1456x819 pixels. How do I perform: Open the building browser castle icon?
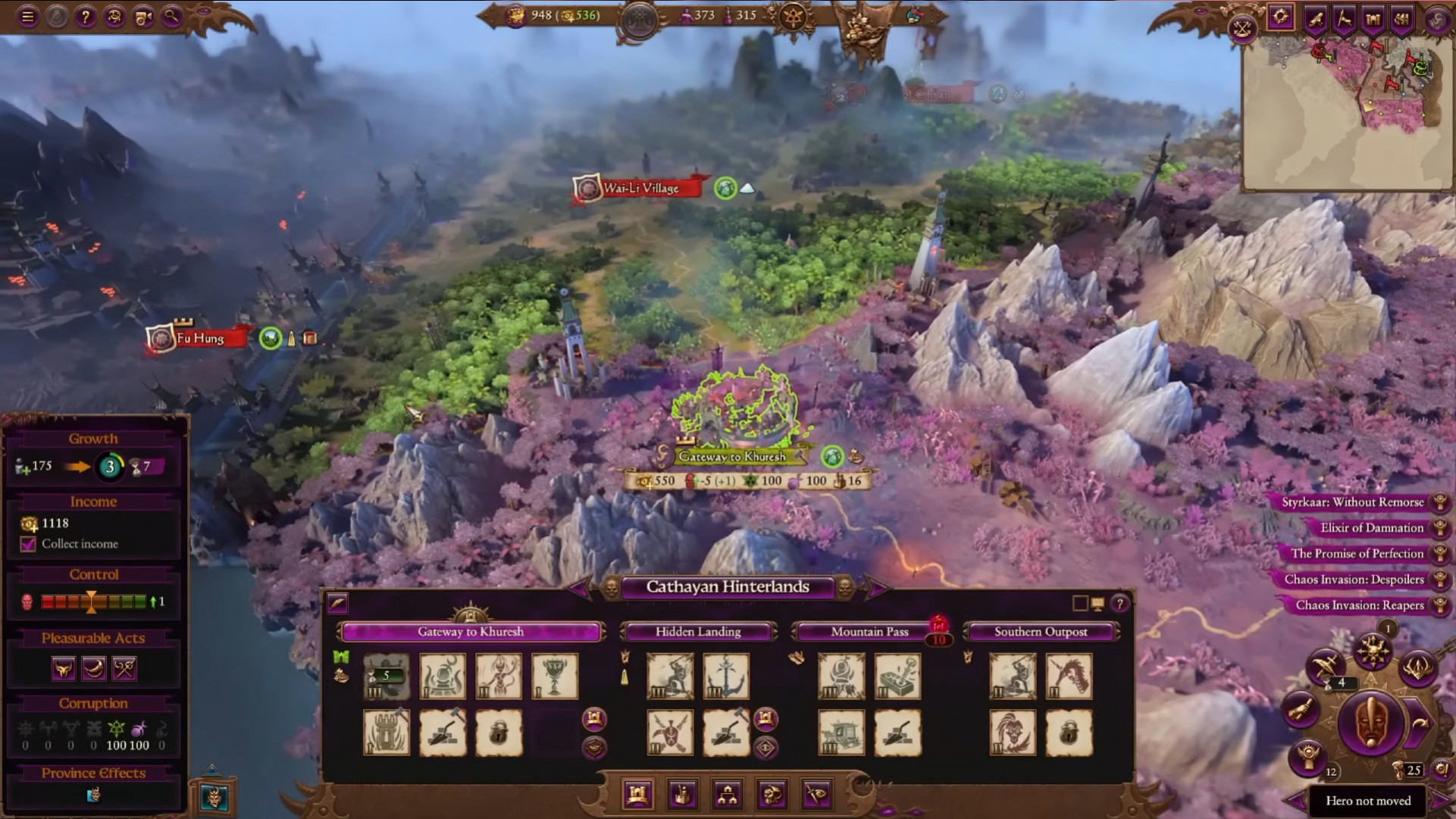tap(638, 795)
